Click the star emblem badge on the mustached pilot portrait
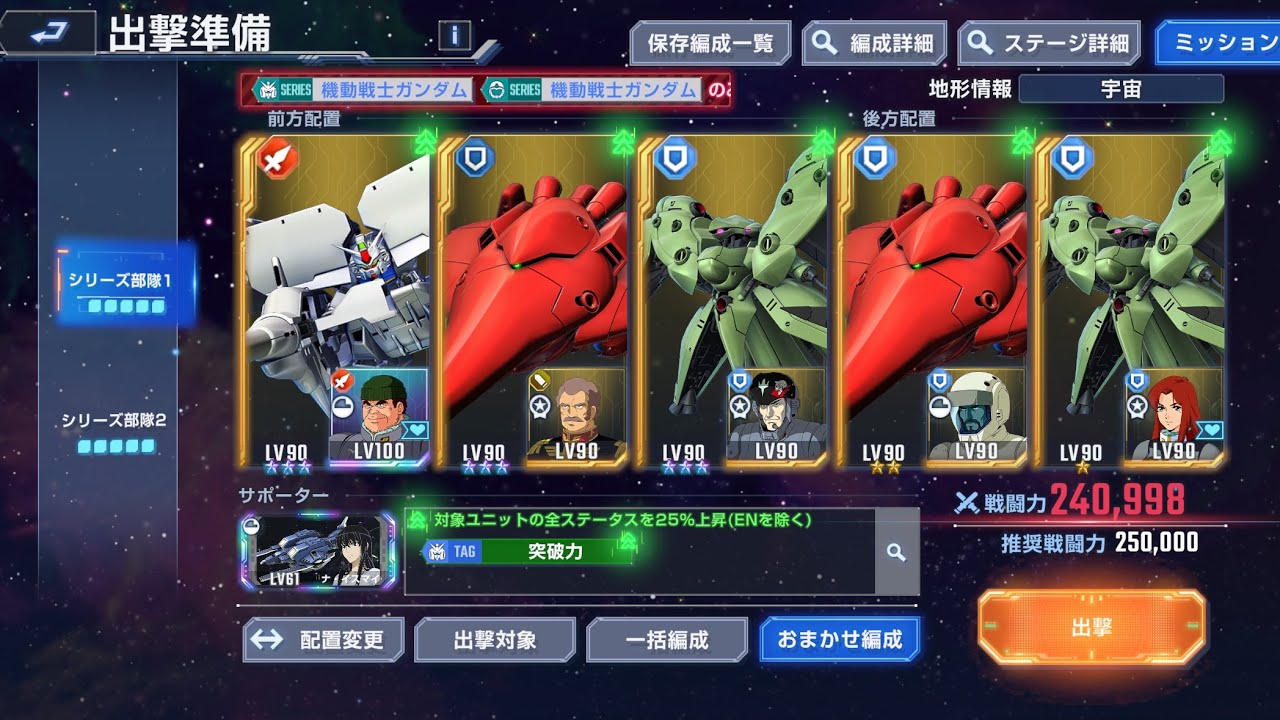This screenshot has width=1280, height=720. click(540, 405)
